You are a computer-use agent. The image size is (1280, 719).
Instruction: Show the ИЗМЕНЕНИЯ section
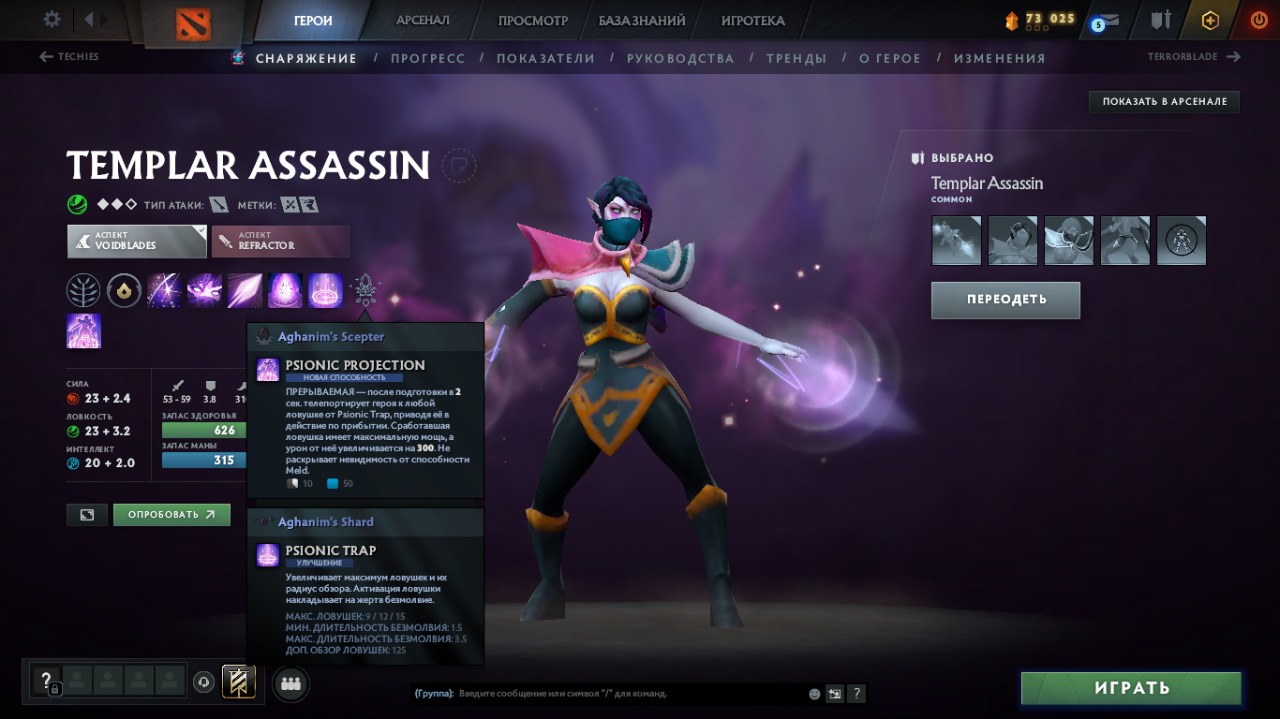(999, 58)
